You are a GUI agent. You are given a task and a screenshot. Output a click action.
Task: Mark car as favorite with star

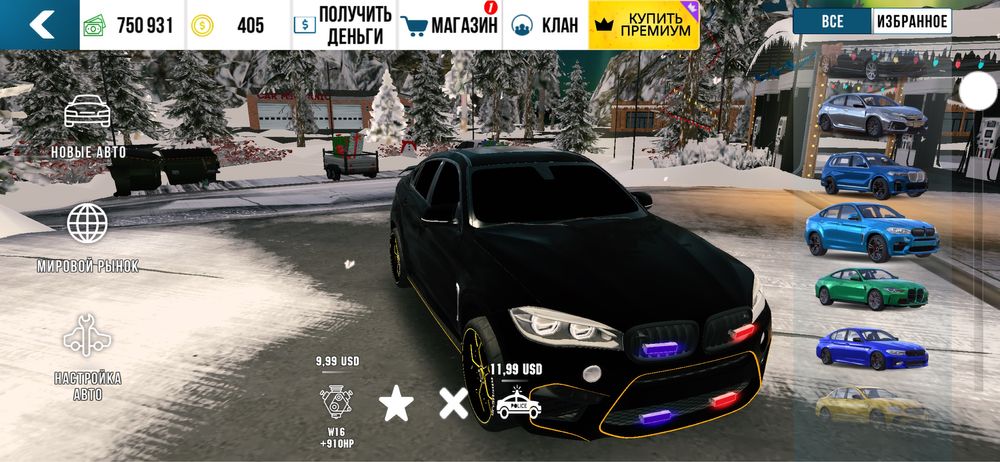tap(396, 404)
